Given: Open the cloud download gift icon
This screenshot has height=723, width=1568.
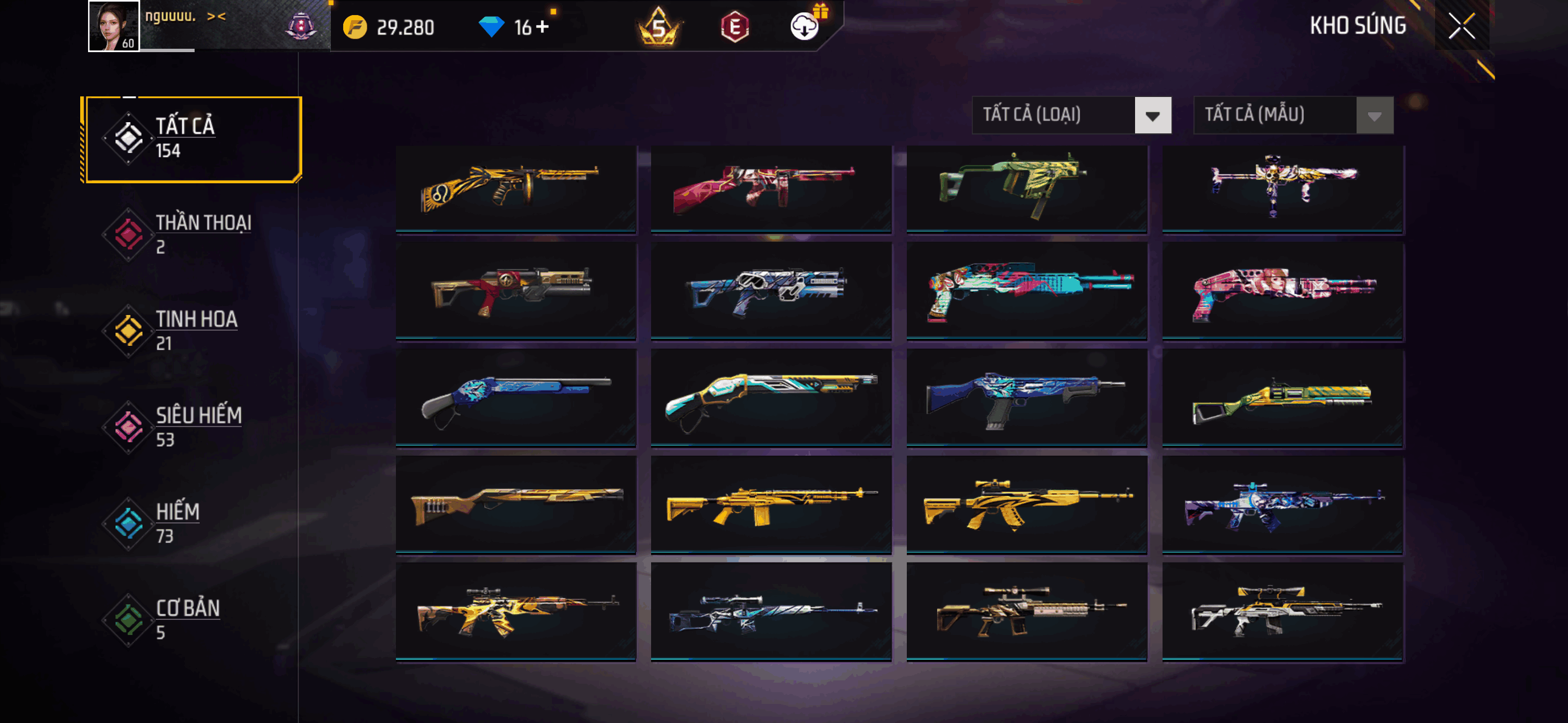Looking at the screenshot, I should [x=805, y=26].
